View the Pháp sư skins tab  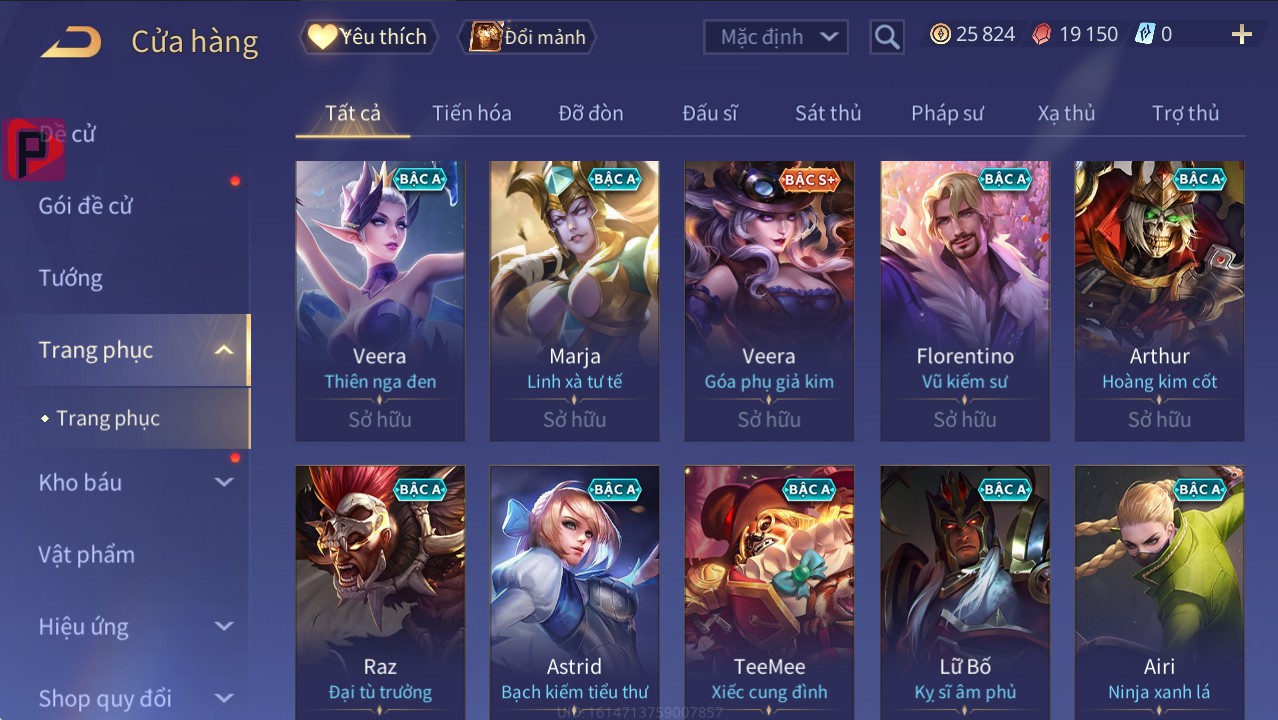(x=947, y=113)
